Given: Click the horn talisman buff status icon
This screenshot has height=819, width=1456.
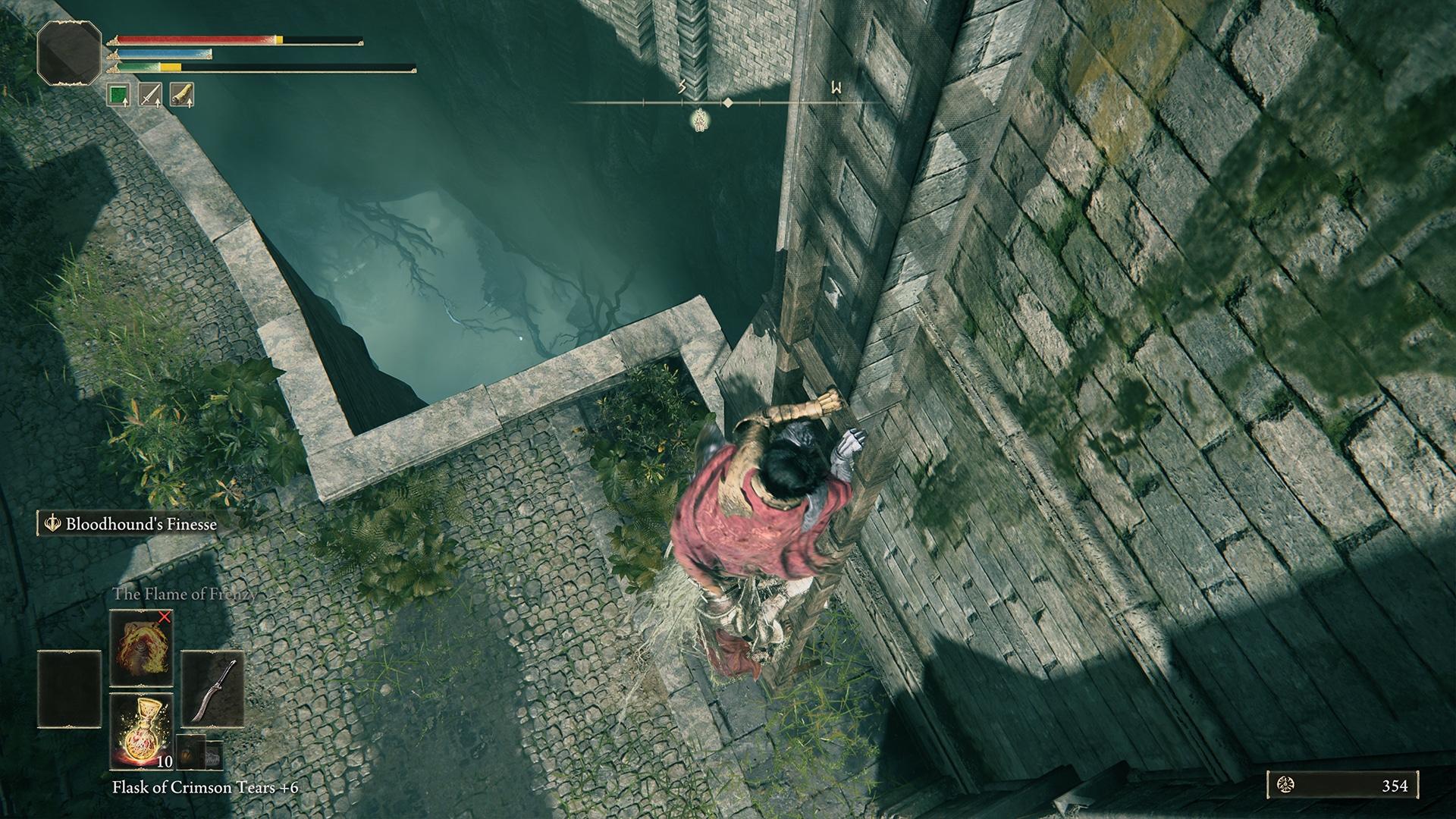Looking at the screenshot, I should (x=184, y=93).
